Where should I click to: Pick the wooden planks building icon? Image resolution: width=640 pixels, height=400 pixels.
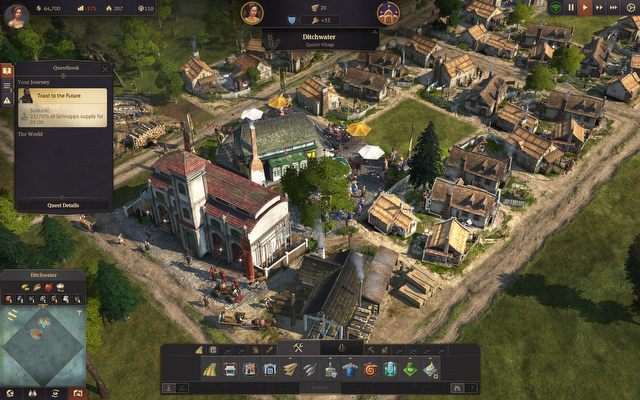click(290, 369)
